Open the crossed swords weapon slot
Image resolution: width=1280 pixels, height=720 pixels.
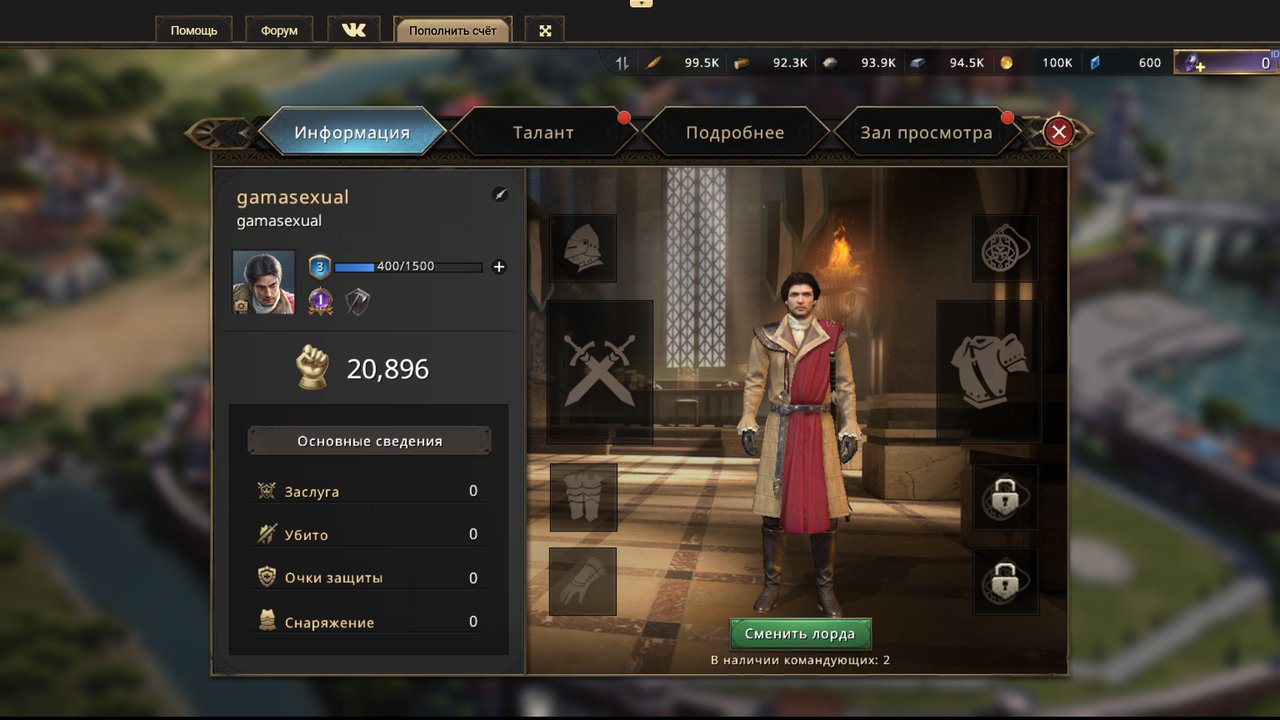click(600, 371)
